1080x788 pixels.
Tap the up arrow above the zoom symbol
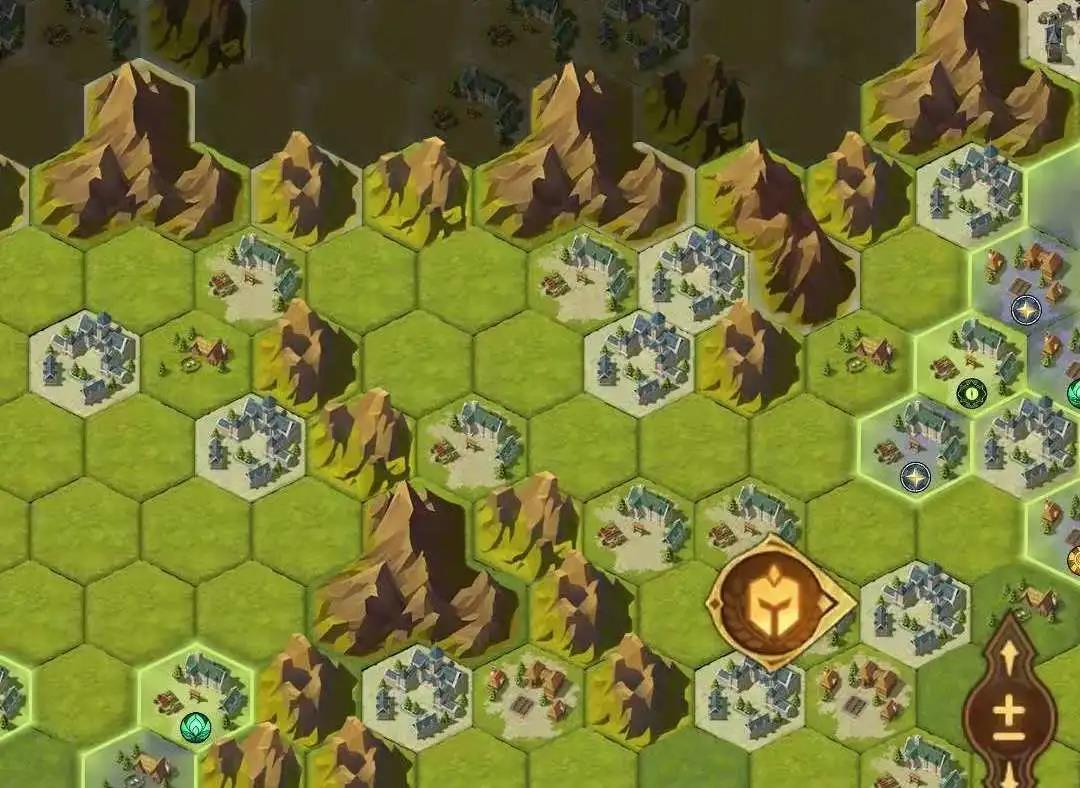pos(1009,656)
